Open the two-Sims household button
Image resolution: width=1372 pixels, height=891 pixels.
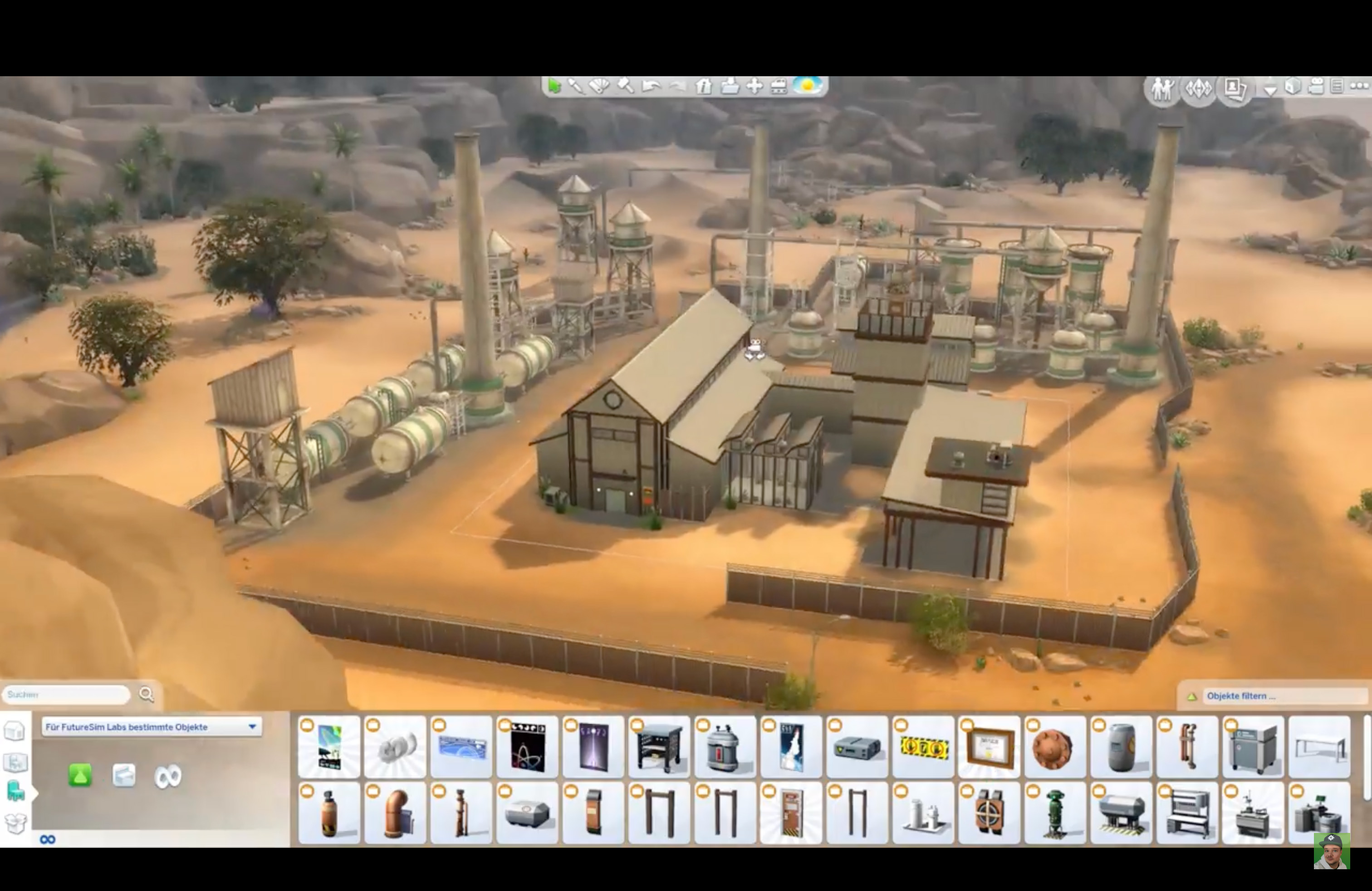pyautogui.click(x=1162, y=89)
